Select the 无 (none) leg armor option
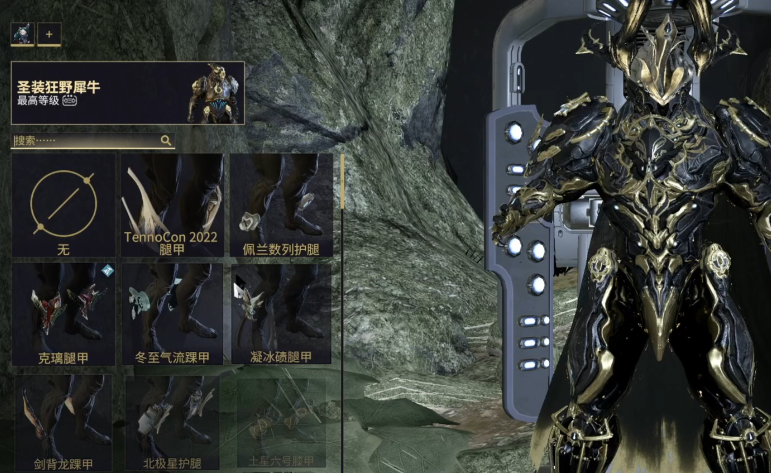 (63, 206)
